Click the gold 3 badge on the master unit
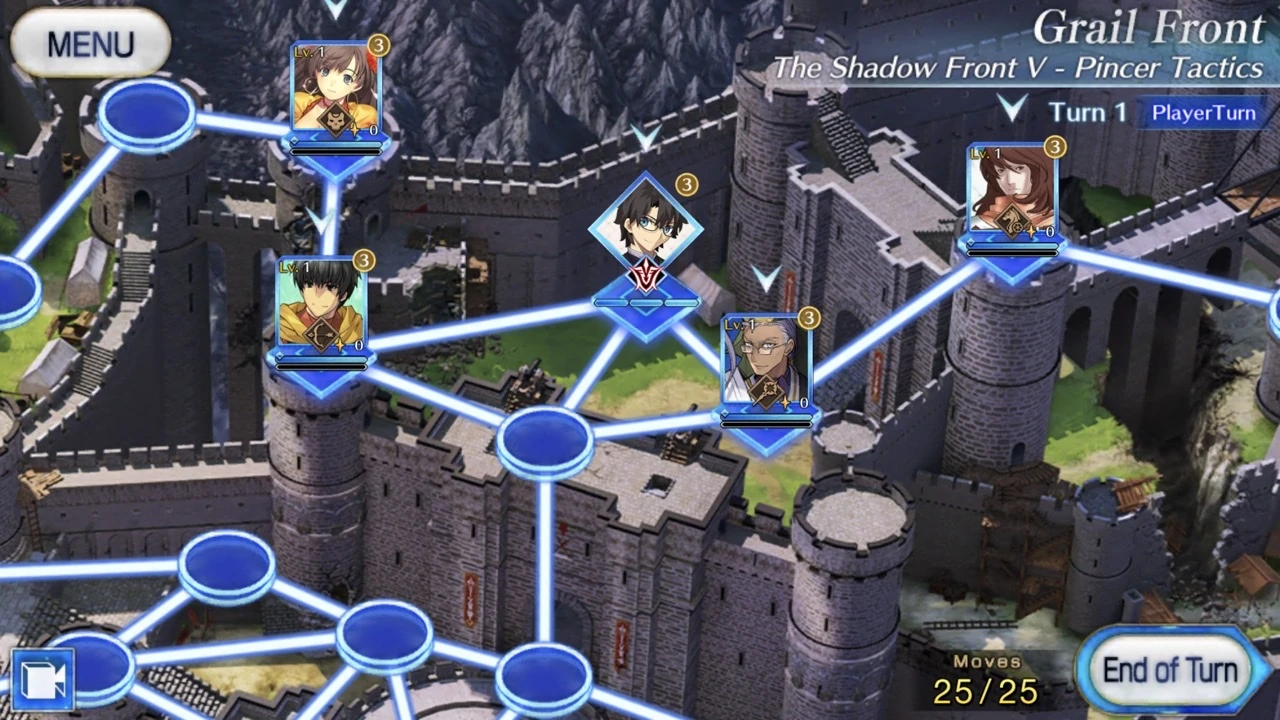 coord(686,183)
